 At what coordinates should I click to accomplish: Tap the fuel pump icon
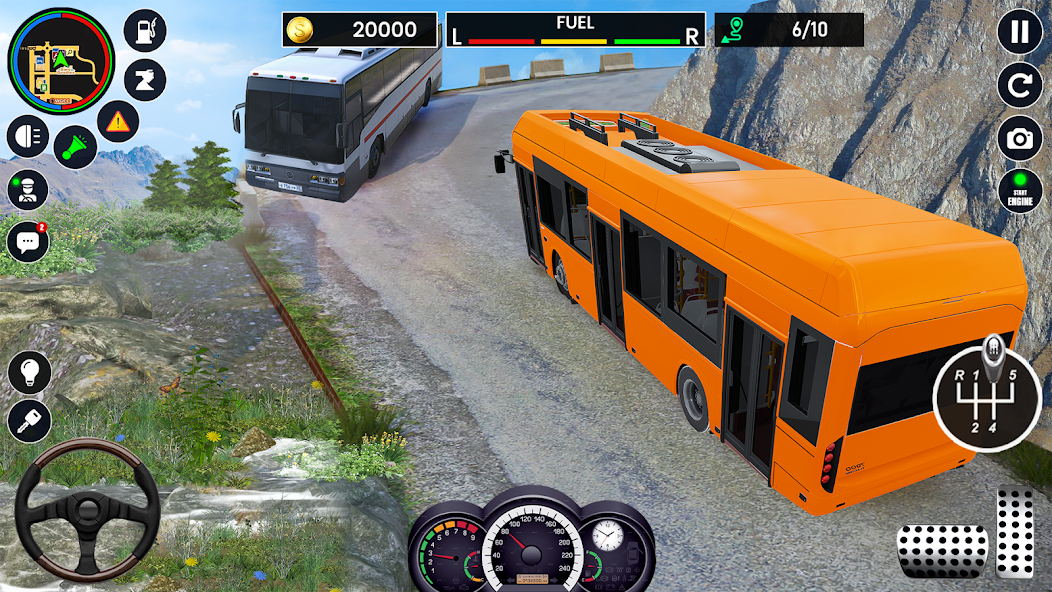145,31
